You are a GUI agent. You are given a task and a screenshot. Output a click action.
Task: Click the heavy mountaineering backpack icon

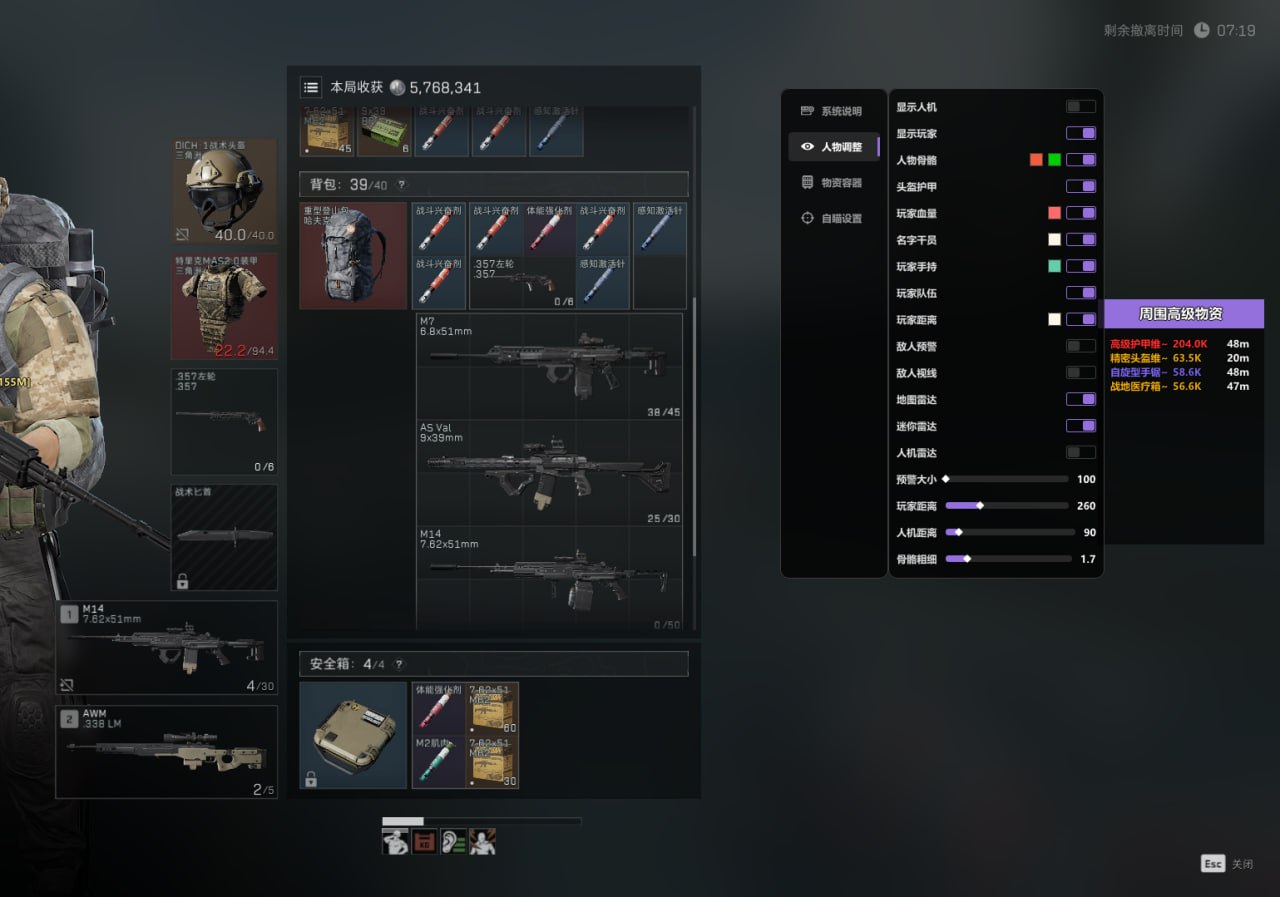point(353,256)
